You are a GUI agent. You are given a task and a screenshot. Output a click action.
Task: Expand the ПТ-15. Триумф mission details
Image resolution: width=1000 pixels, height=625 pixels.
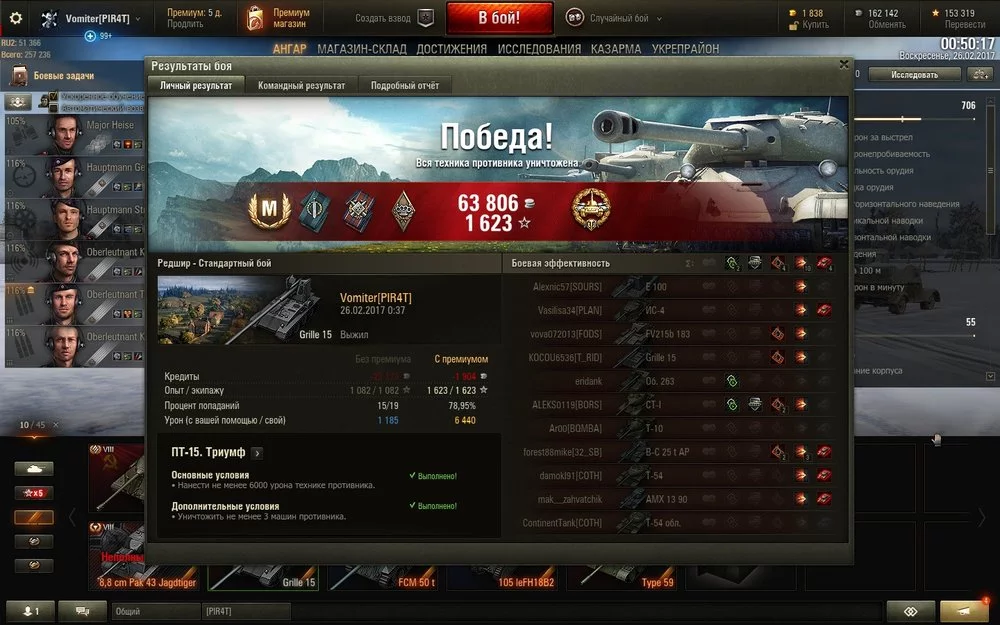257,453
